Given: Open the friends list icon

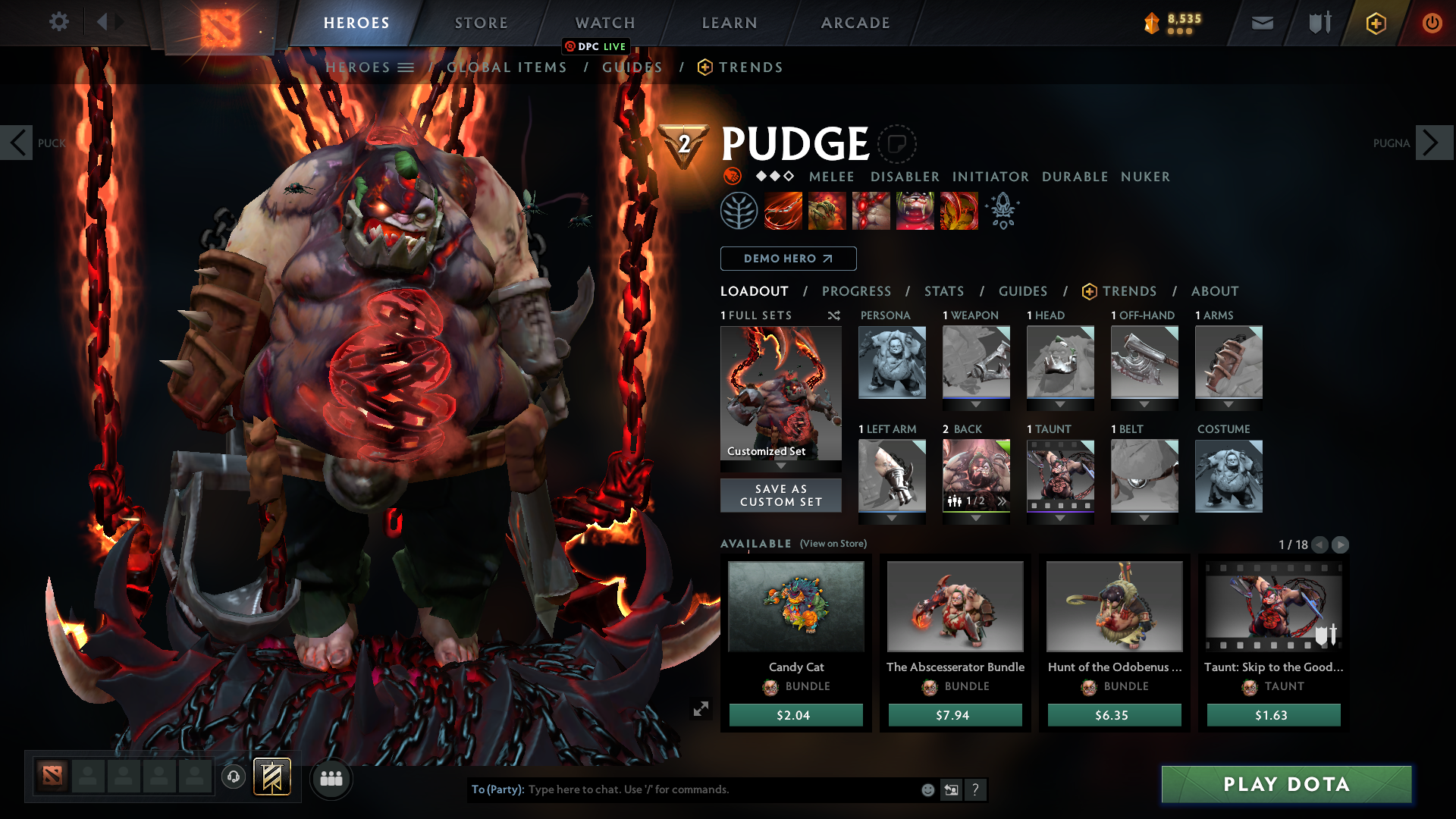Looking at the screenshot, I should click(331, 778).
